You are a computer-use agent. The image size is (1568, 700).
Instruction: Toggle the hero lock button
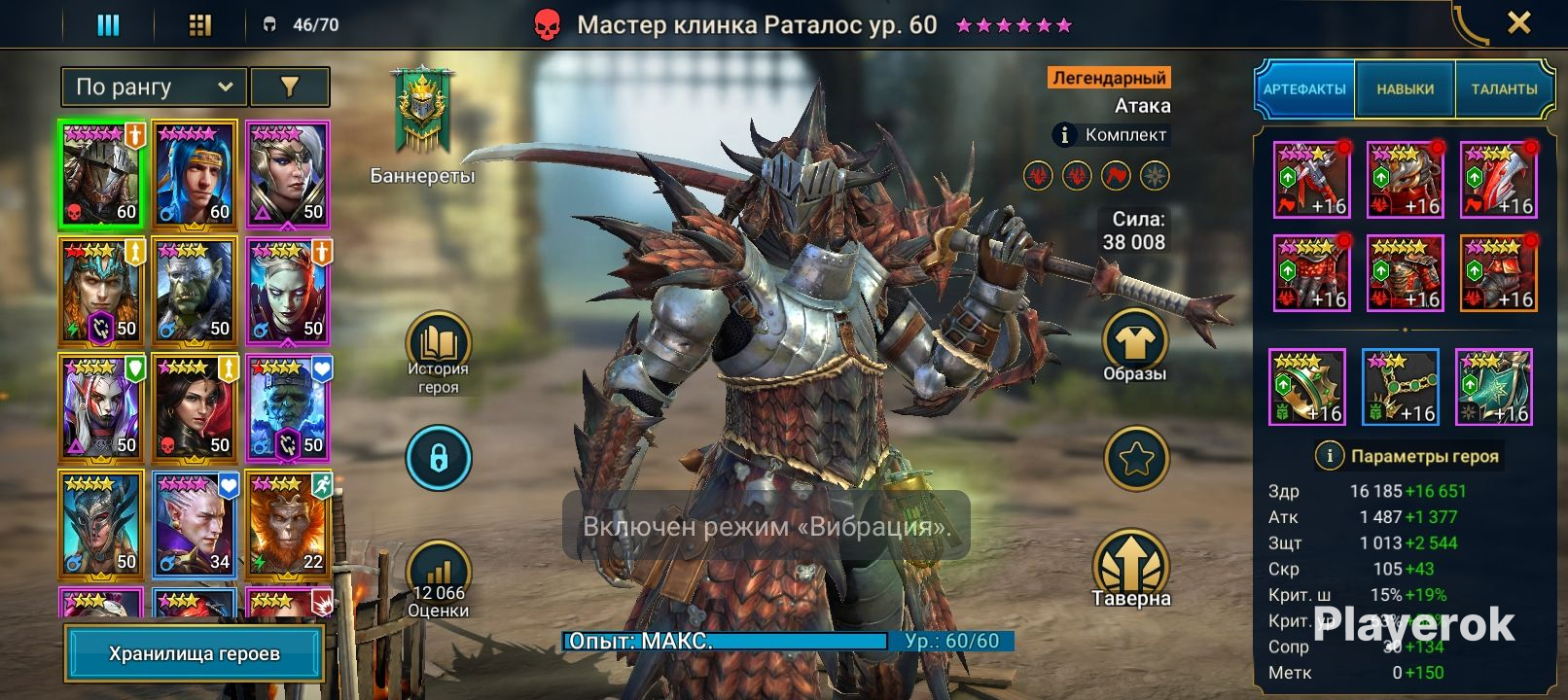439,458
